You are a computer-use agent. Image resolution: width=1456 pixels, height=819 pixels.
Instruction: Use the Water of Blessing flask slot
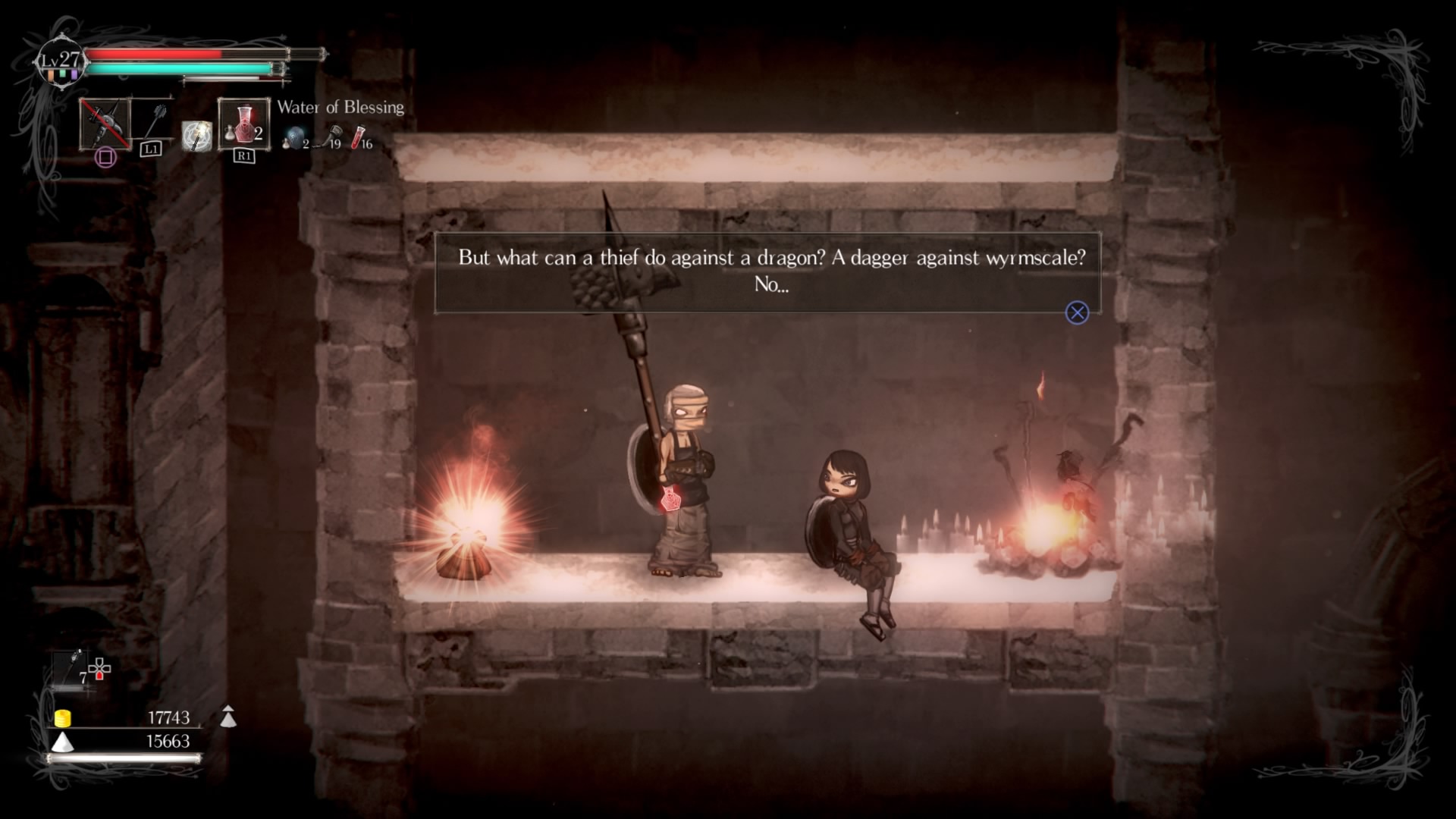coord(243,124)
